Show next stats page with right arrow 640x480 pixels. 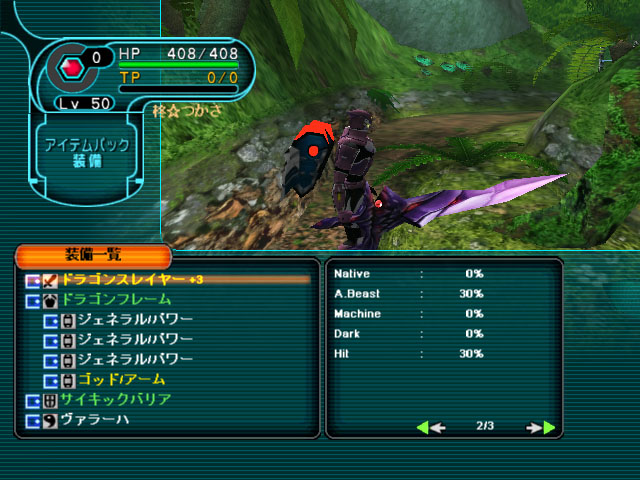pos(542,428)
